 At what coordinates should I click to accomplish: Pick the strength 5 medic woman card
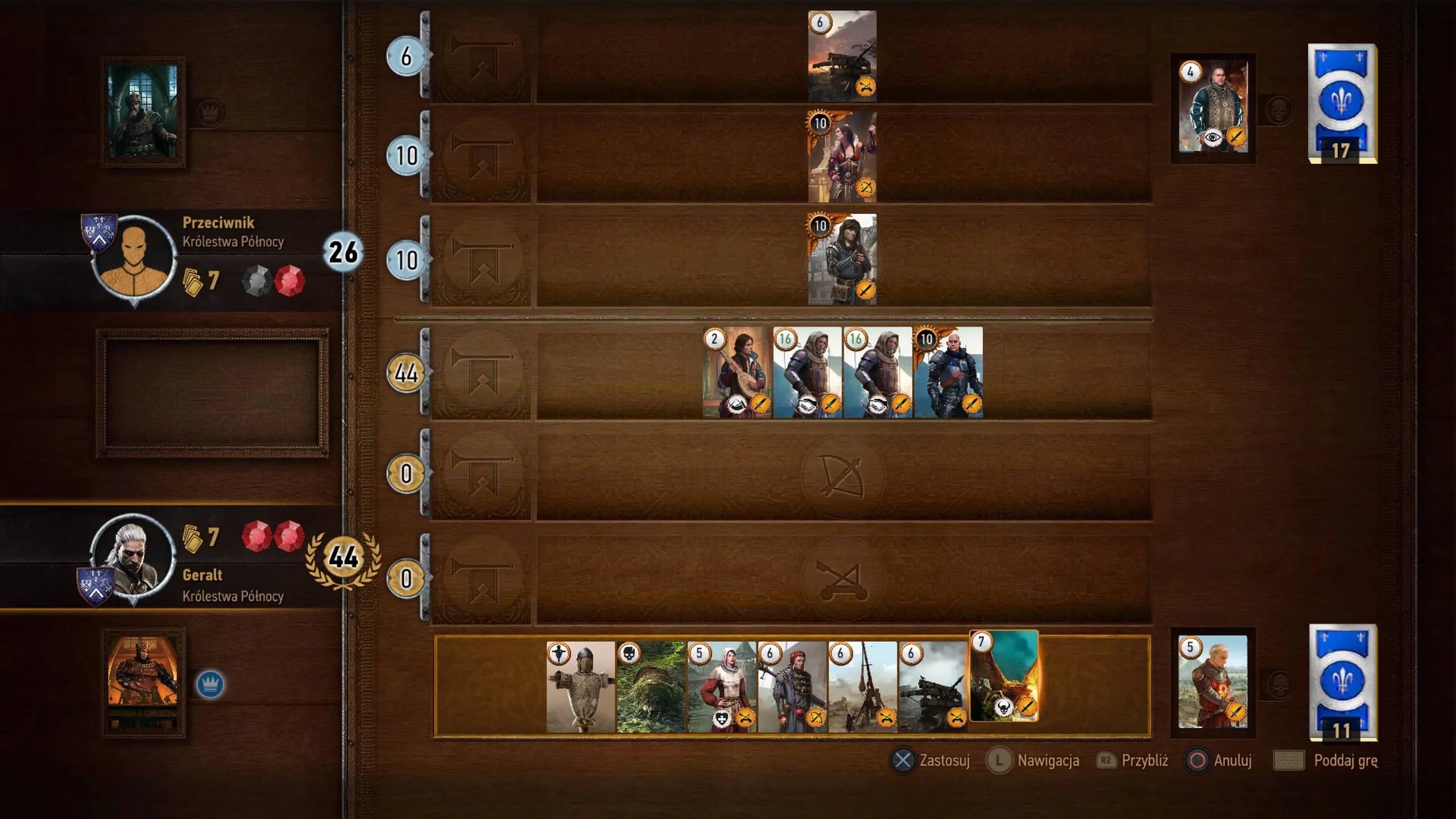721,687
